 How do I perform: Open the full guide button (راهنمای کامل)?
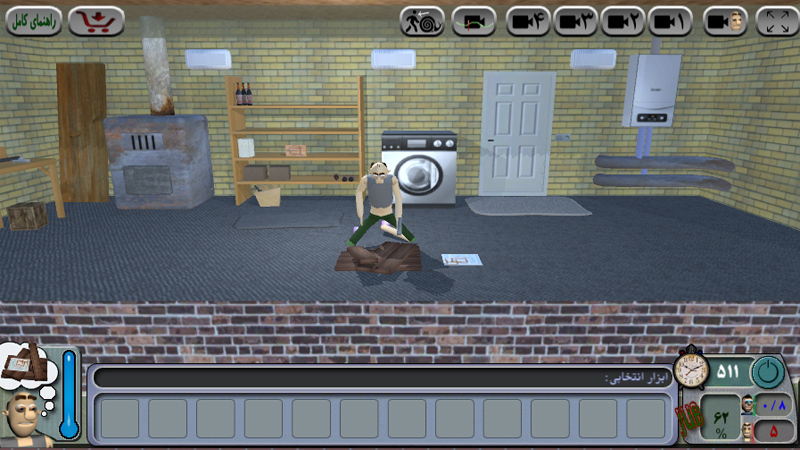point(34,21)
